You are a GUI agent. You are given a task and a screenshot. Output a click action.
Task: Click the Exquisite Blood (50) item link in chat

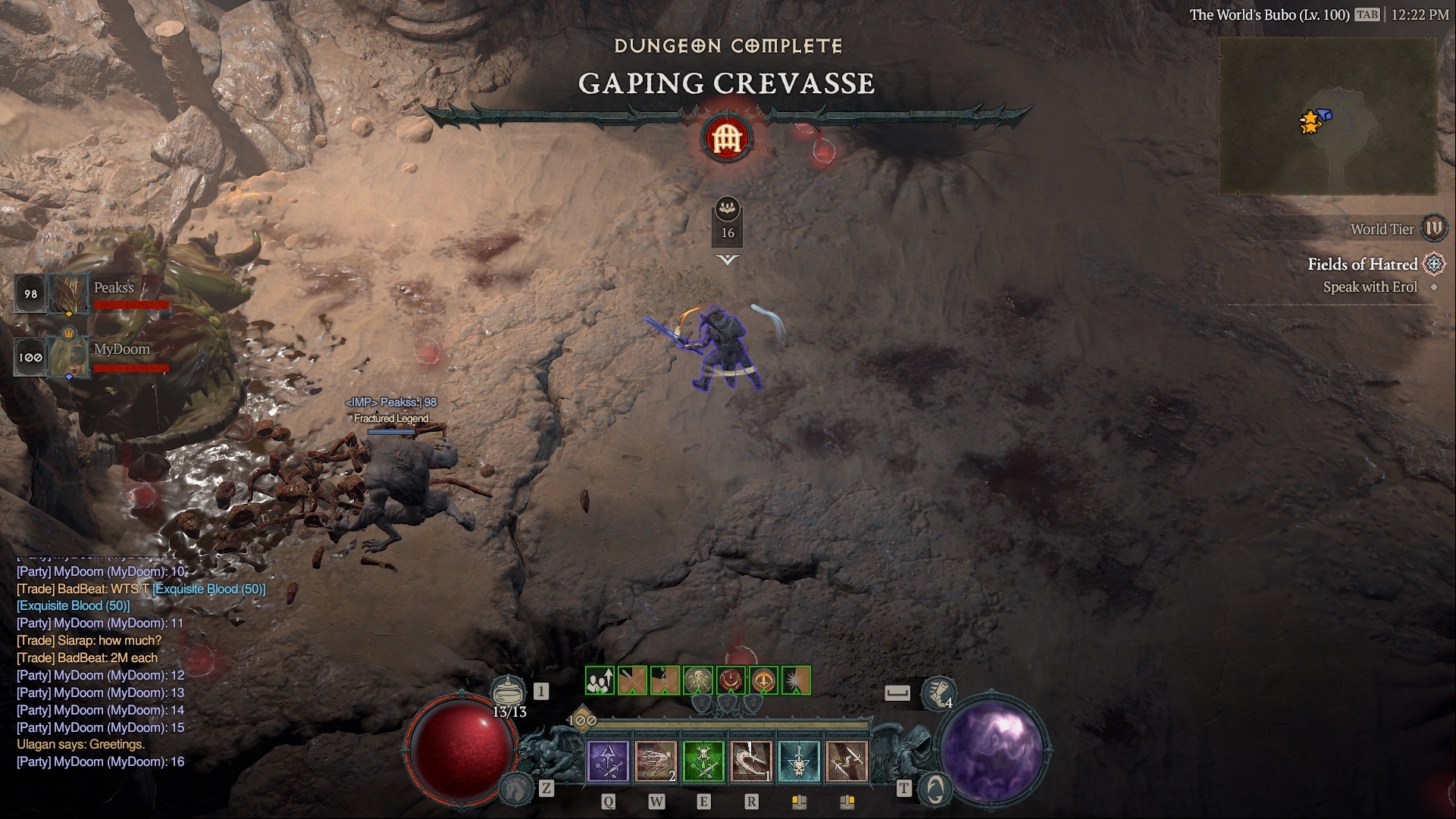coord(209,589)
